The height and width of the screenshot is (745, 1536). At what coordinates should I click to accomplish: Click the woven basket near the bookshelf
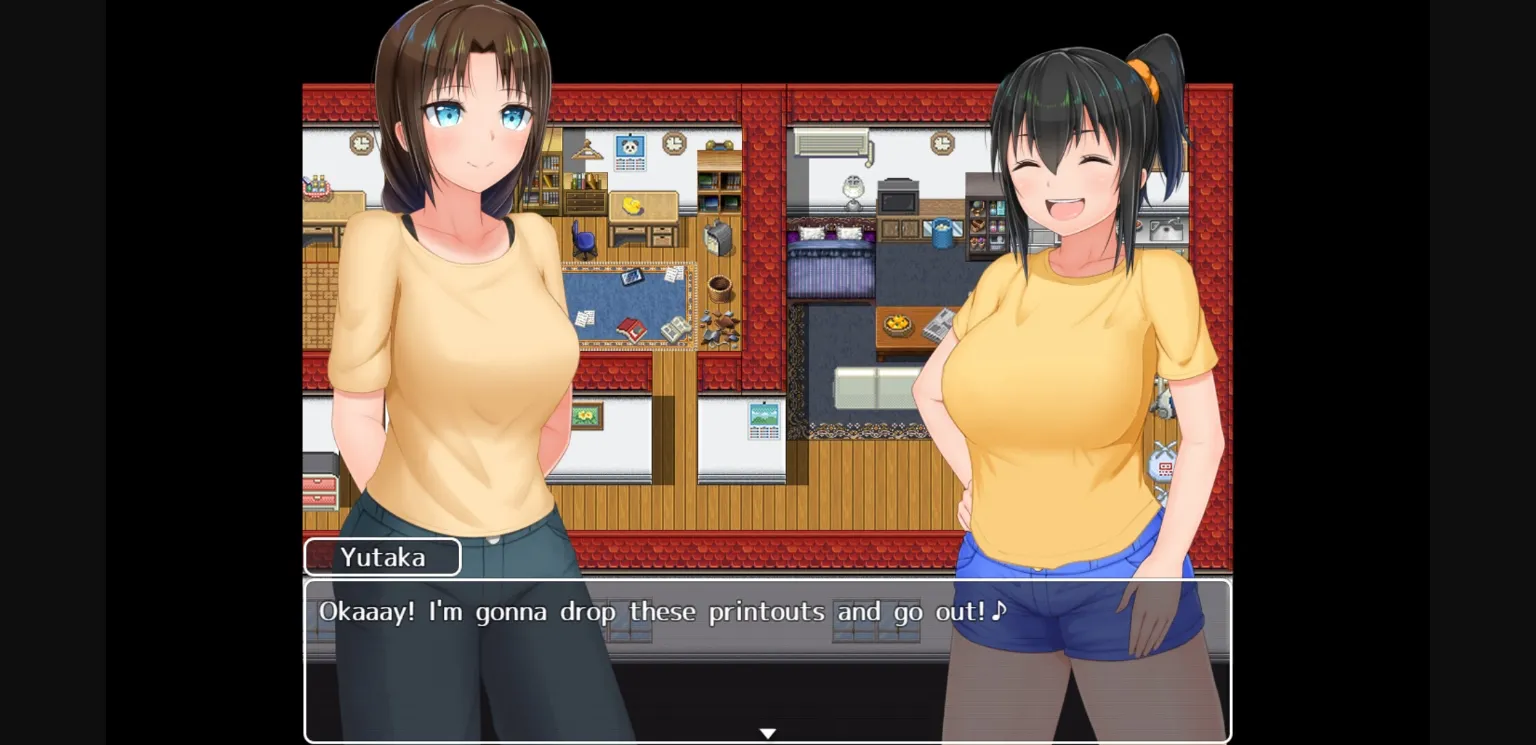click(721, 288)
